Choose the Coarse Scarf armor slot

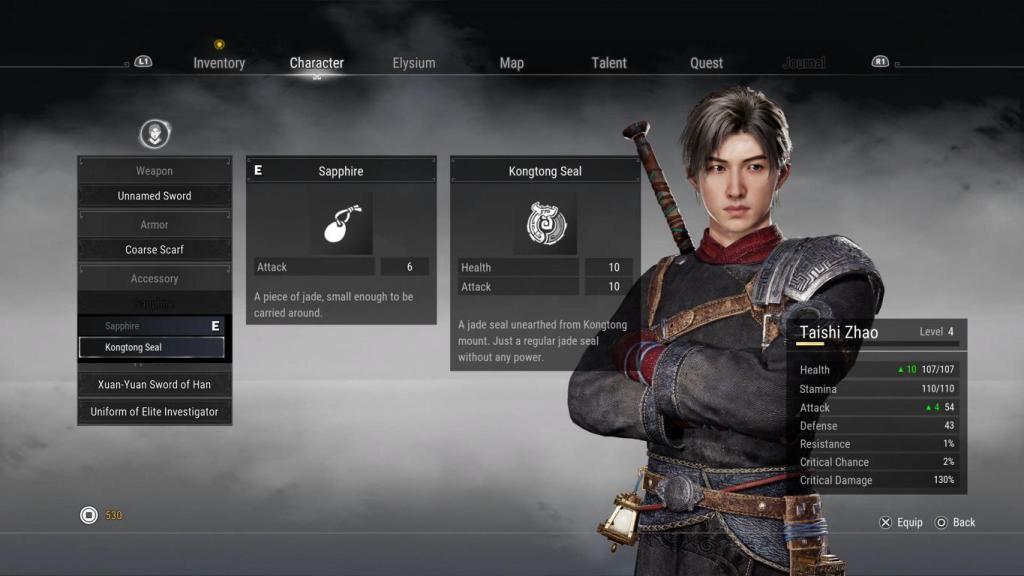tap(154, 250)
